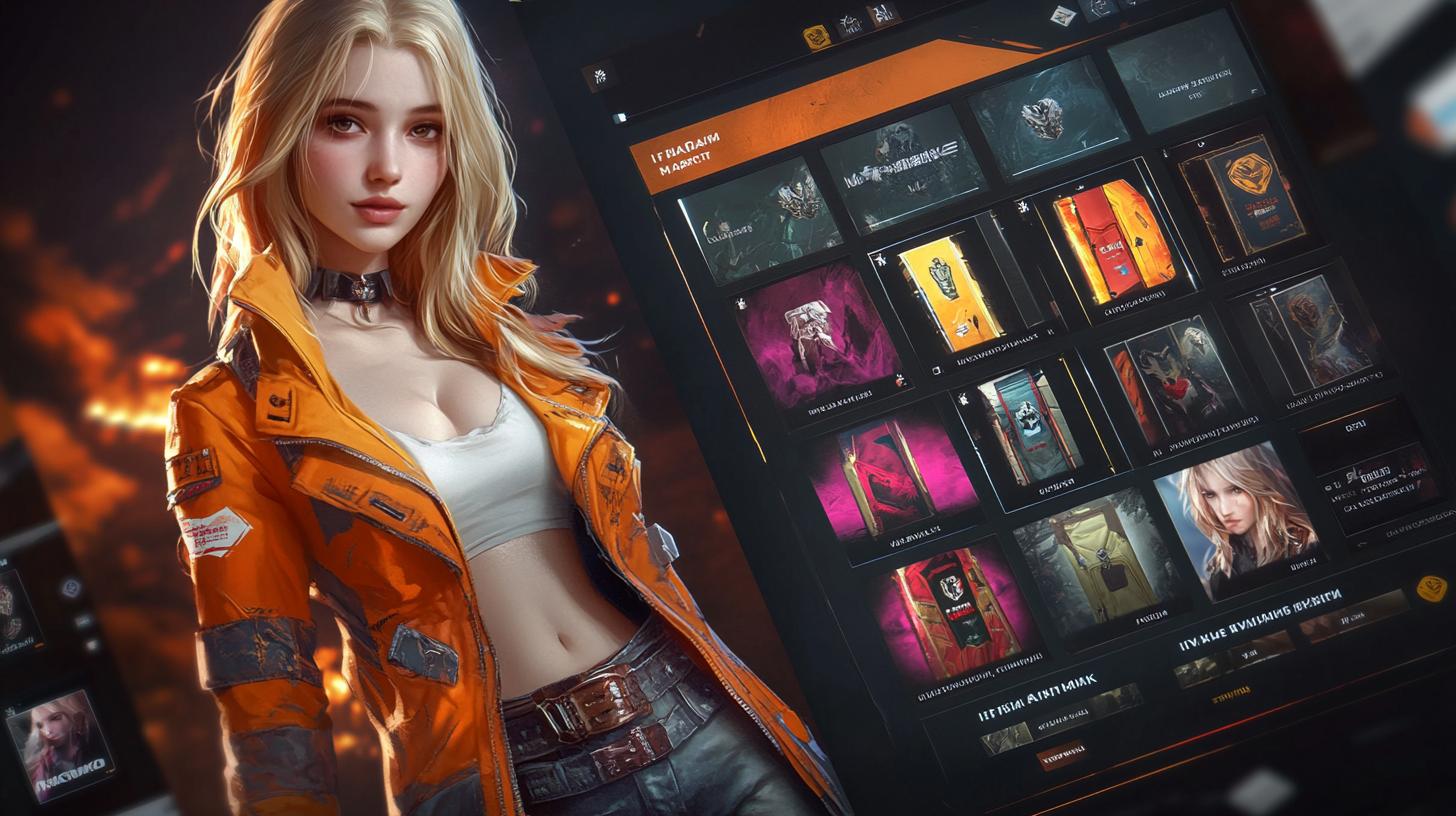
Task: Click the small orange button at panel bottom
Action: point(1060,754)
